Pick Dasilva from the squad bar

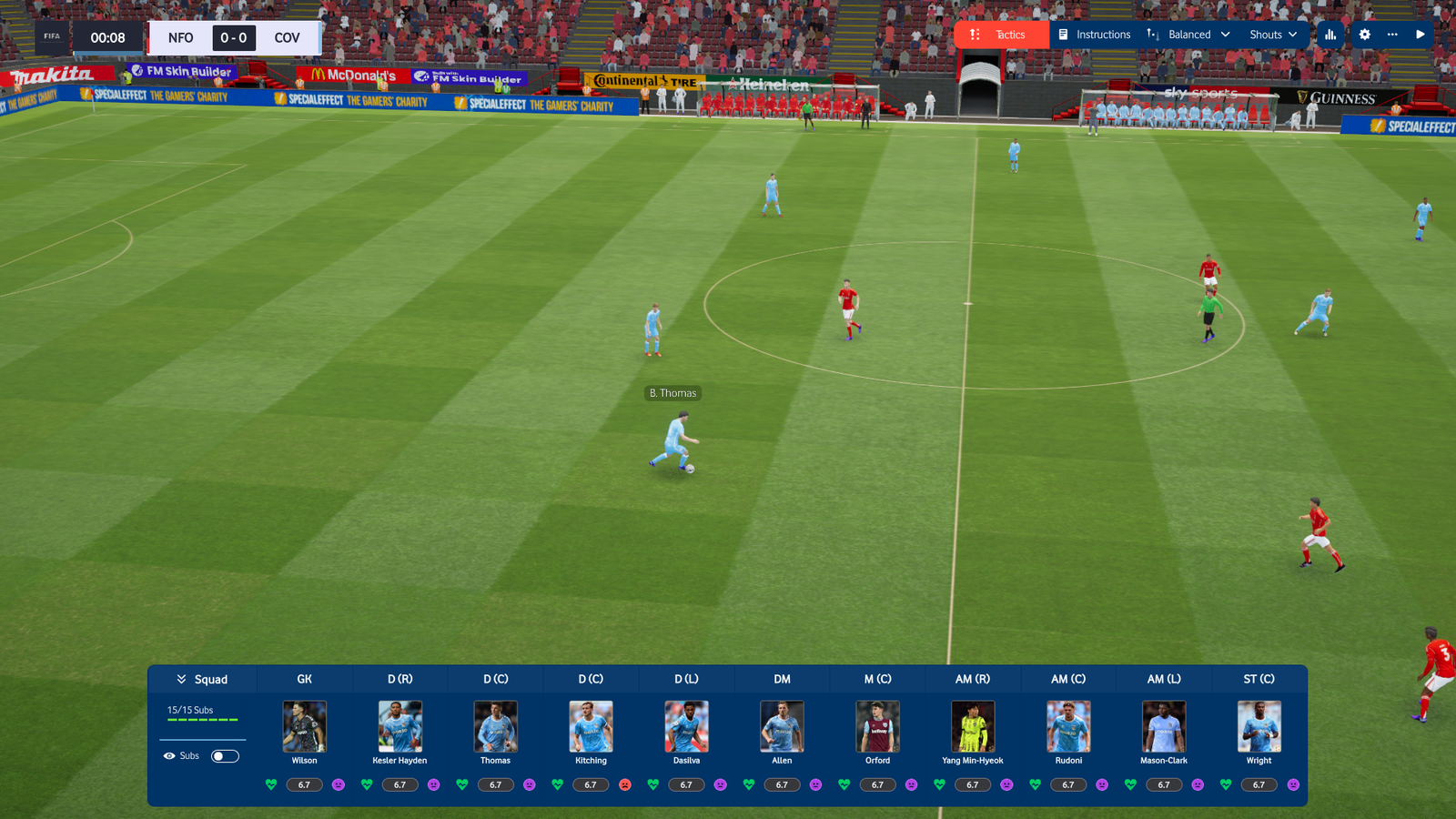[x=687, y=726]
